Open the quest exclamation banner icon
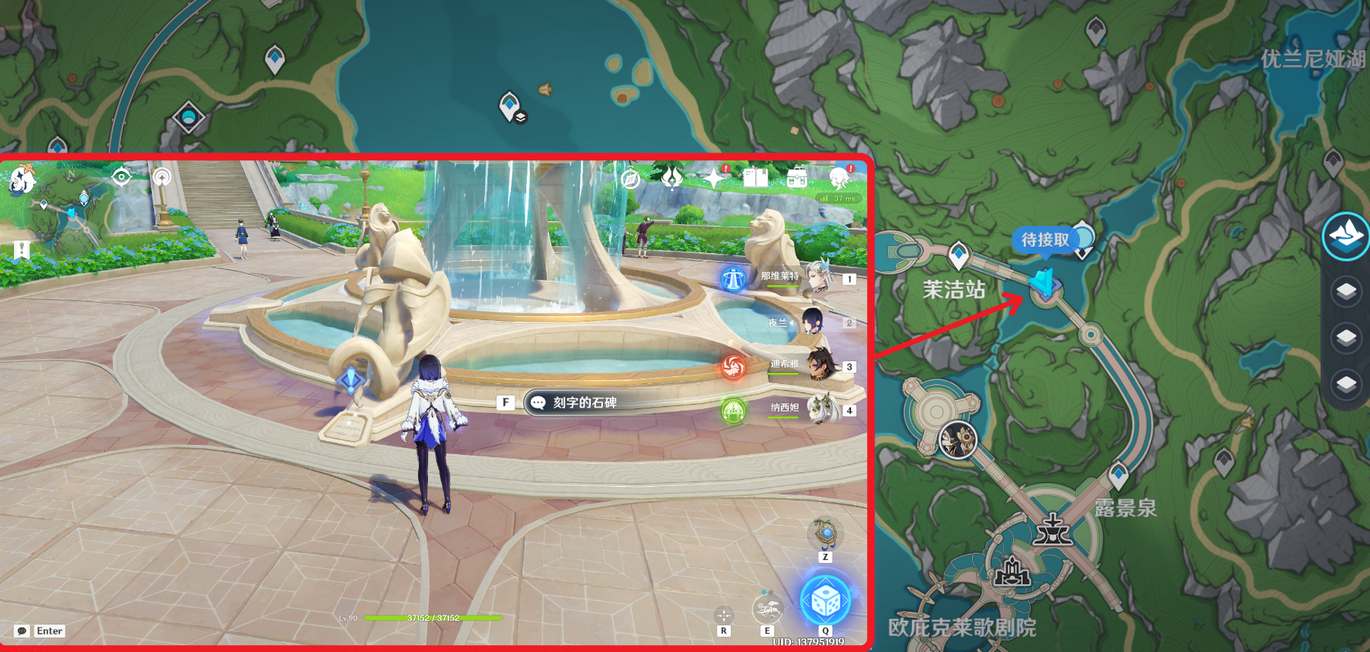Viewport: 1370px width, 652px height. tap(21, 250)
